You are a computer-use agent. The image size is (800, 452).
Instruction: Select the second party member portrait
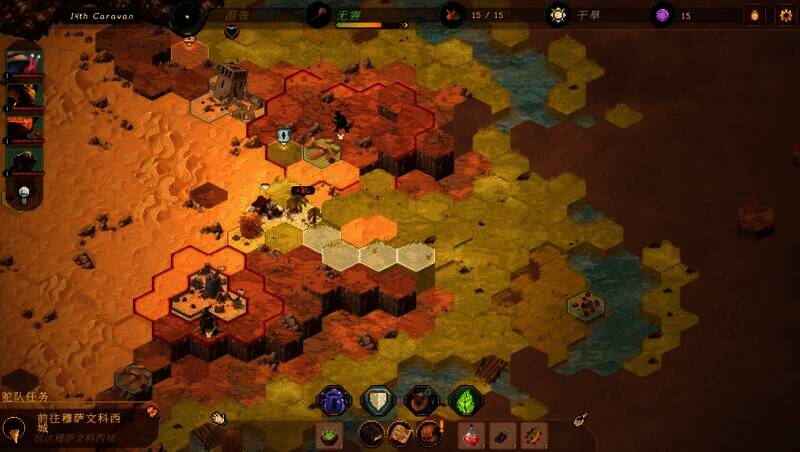[x=25, y=95]
